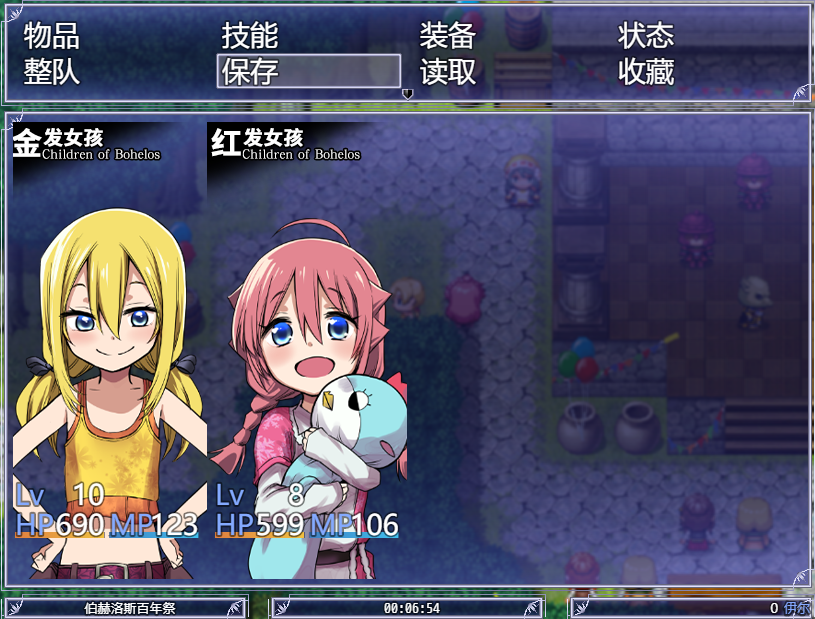This screenshot has width=815, height=619.
Task: Open the 装备 (Equipment) menu
Action: pyautogui.click(x=447, y=37)
